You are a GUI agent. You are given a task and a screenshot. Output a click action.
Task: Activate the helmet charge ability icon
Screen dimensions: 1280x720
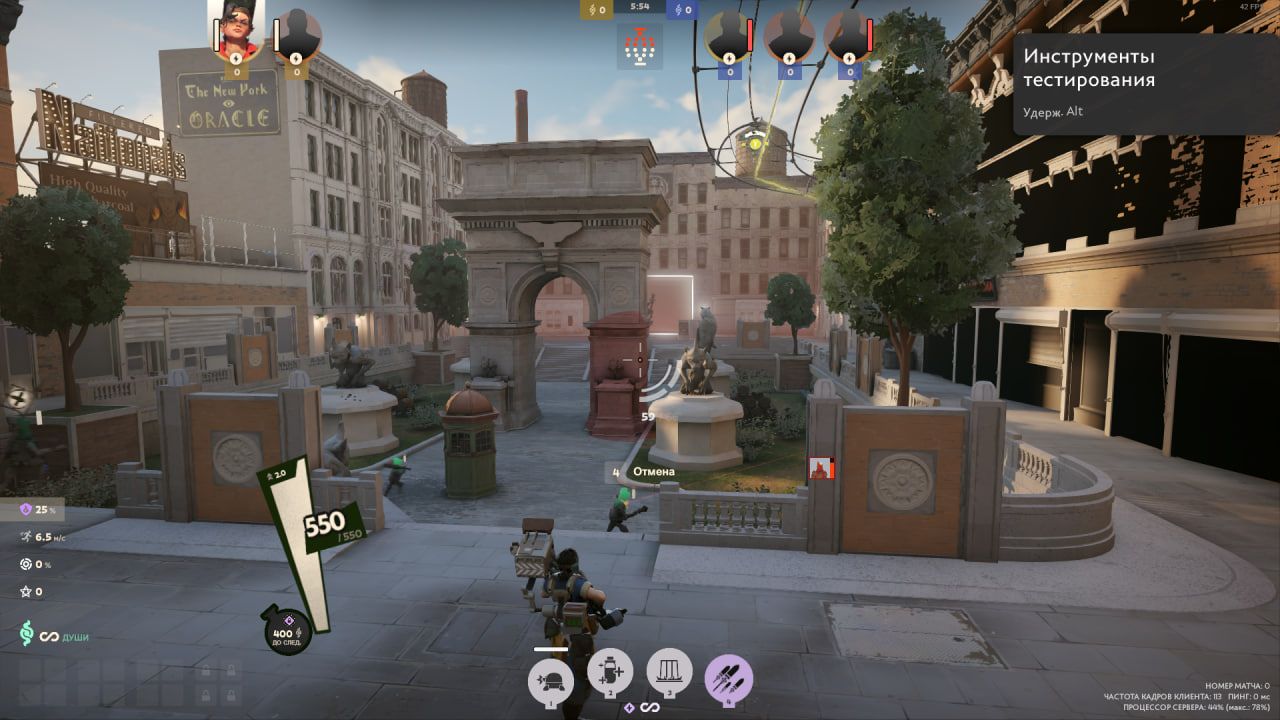(551, 678)
